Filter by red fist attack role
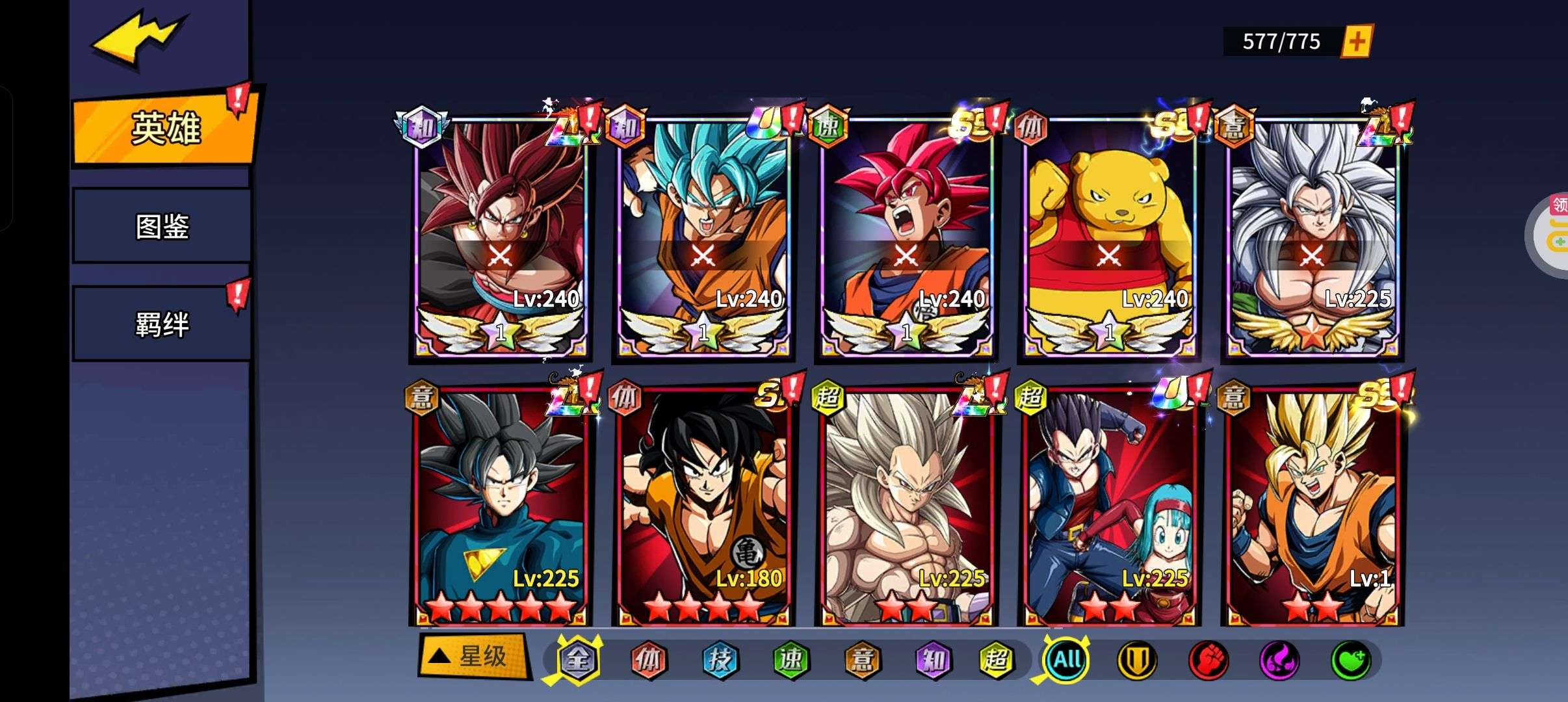1568x702 pixels. [x=1208, y=660]
